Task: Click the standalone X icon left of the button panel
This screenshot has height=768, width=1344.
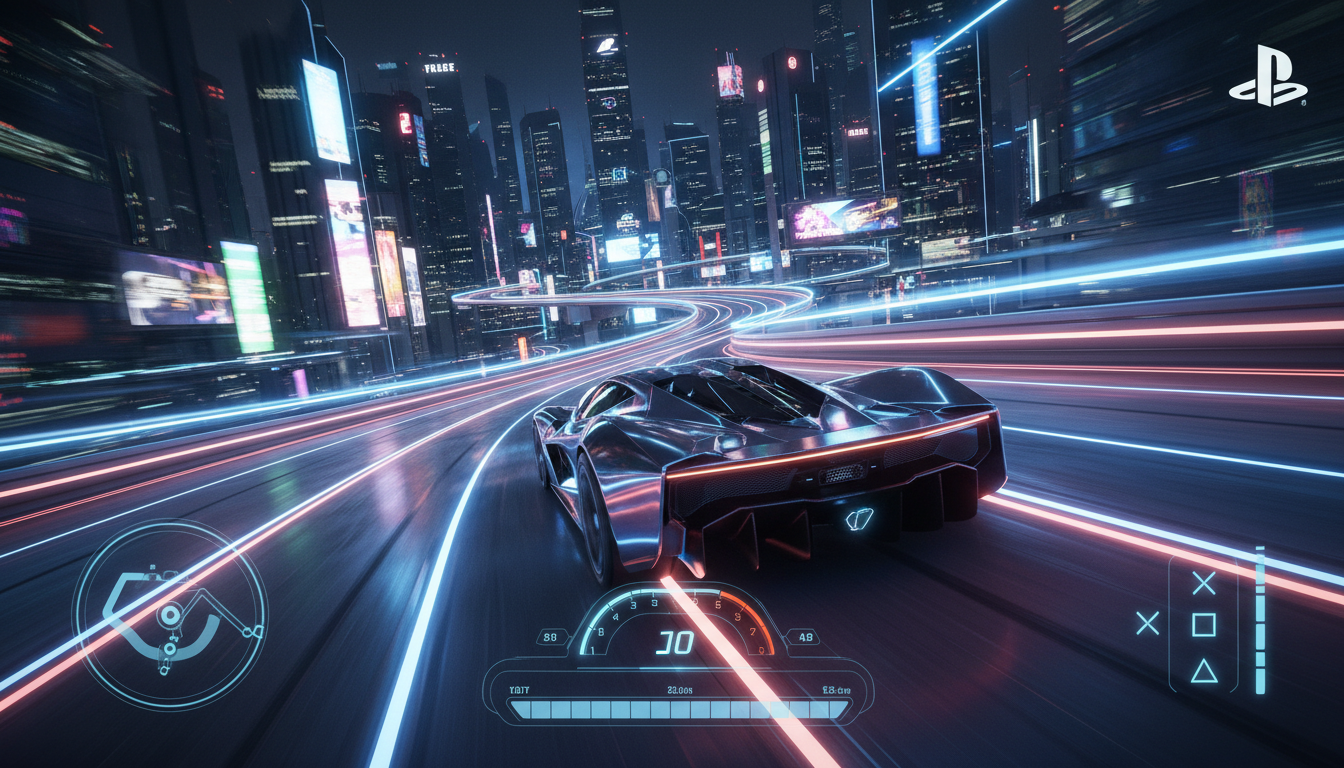Action: pyautogui.click(x=1147, y=622)
